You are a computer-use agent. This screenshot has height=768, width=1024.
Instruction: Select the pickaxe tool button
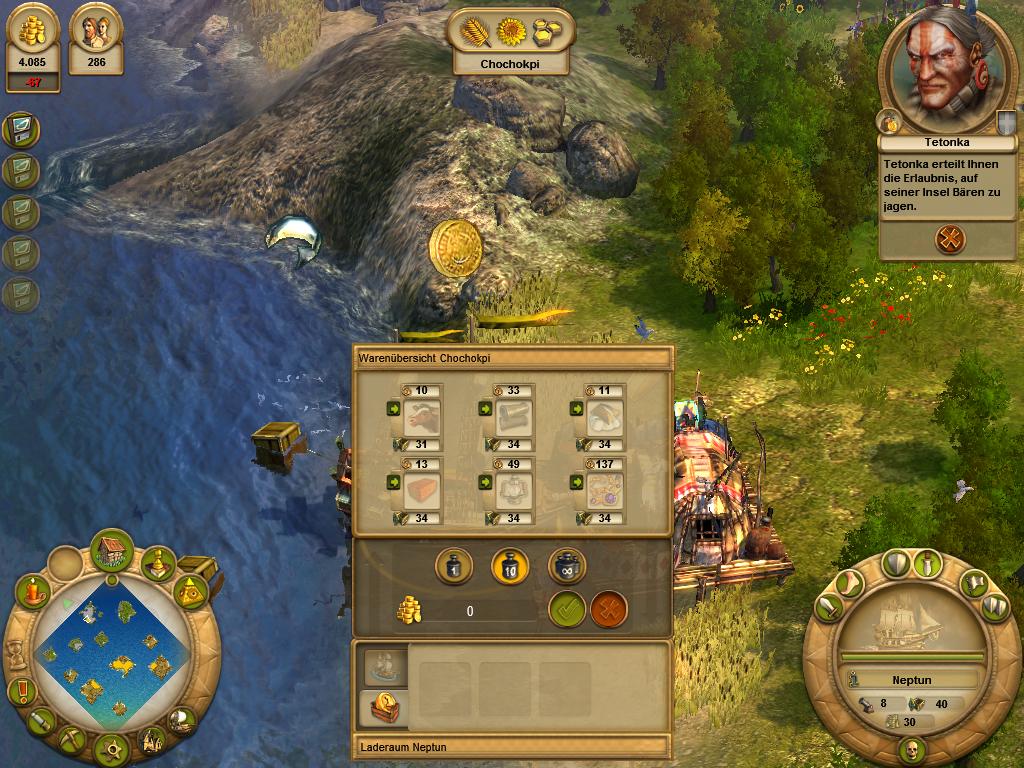click(x=74, y=740)
